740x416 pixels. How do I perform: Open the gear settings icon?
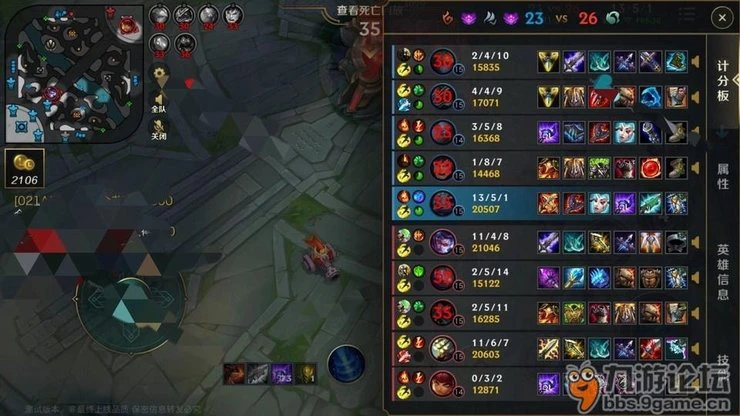[160, 75]
